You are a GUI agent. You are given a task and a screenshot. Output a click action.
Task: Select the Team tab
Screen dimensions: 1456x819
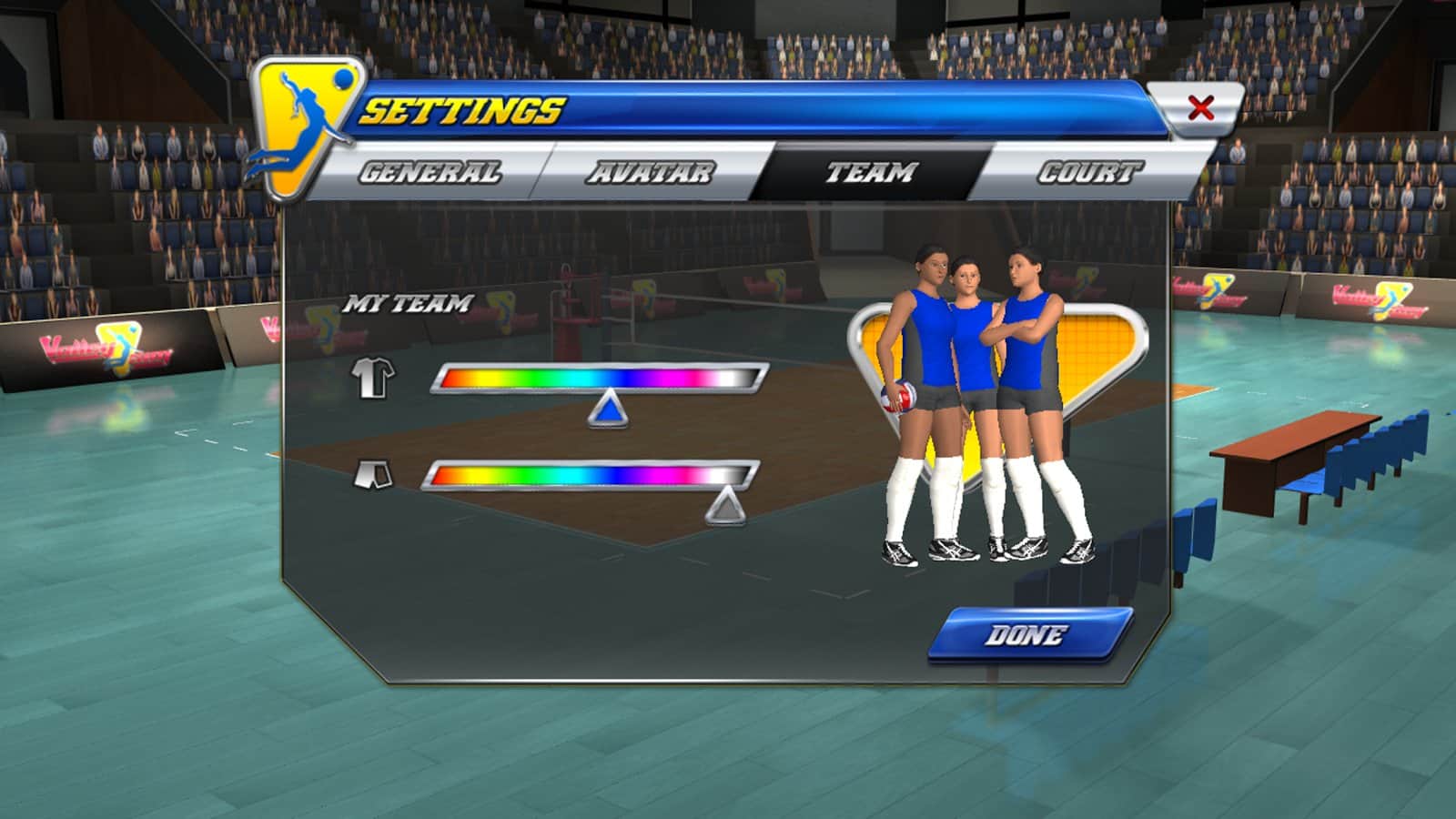tap(870, 172)
